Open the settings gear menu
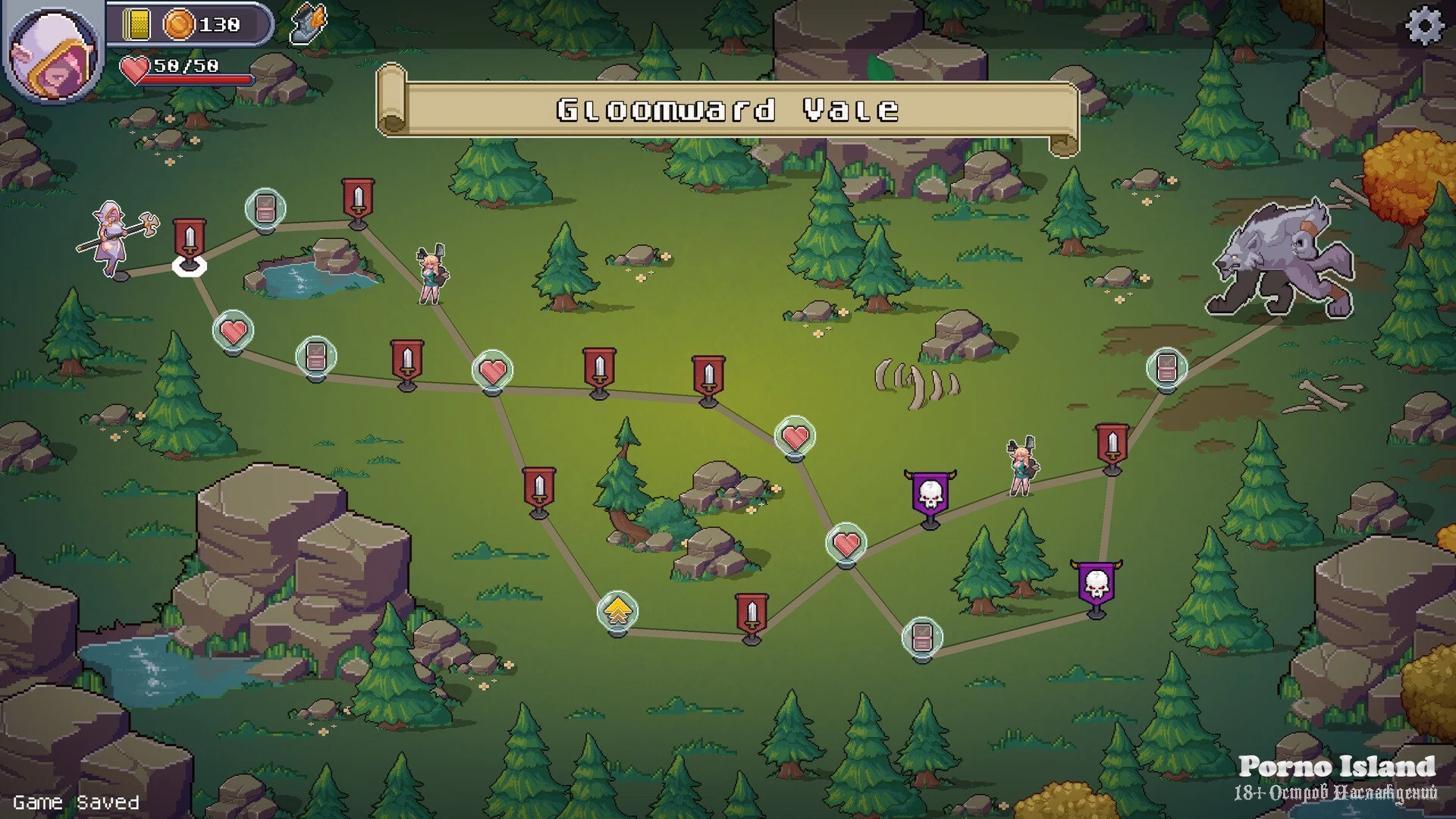 pyautogui.click(x=1425, y=25)
